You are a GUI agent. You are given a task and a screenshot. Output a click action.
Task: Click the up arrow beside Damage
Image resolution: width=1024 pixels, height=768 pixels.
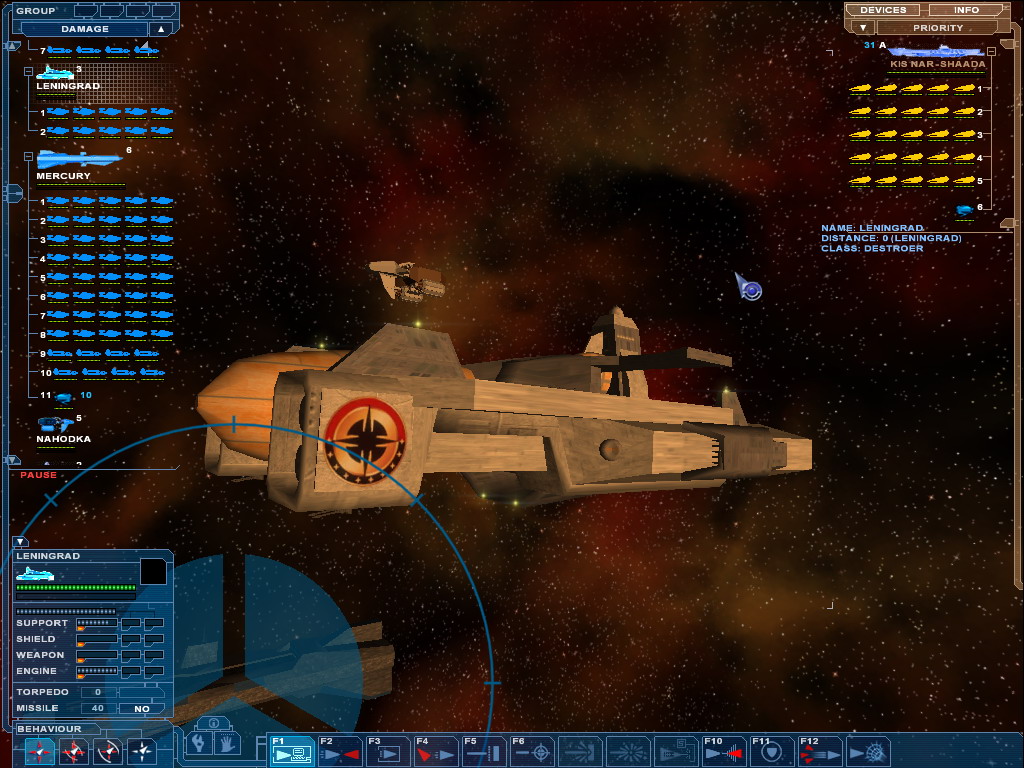click(x=160, y=29)
